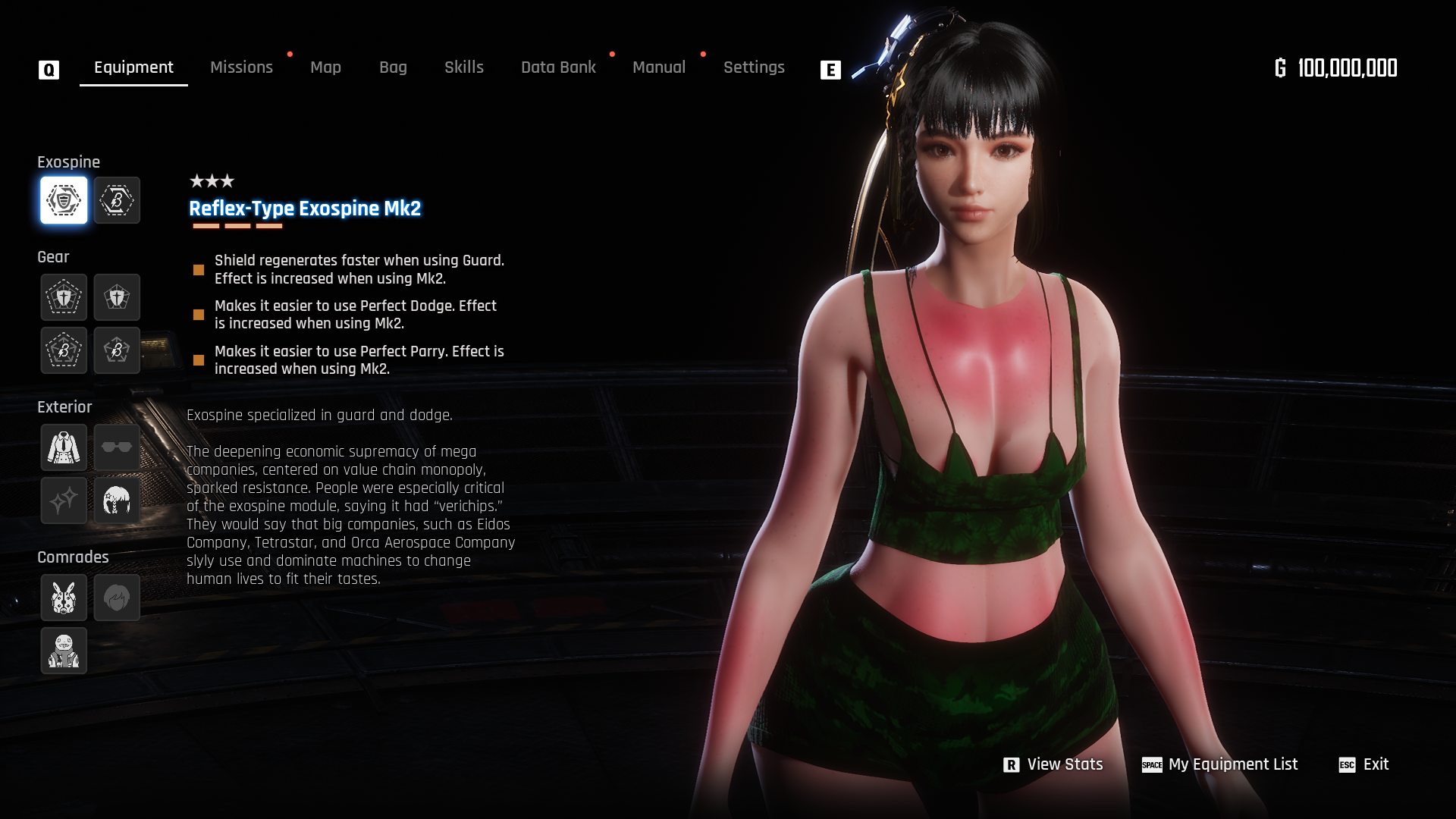
Task: Select the sparkle accessory slot under Exterior
Action: (64, 500)
